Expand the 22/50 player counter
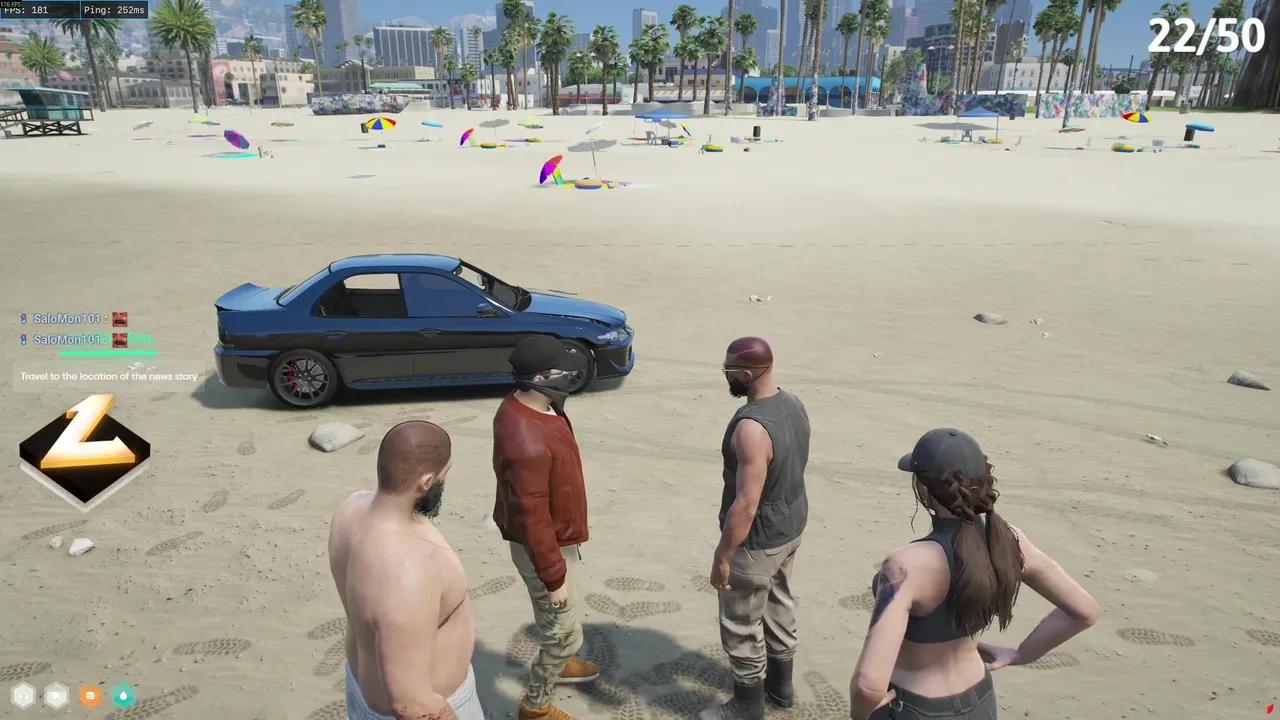The height and width of the screenshot is (720, 1280). 1207,36
